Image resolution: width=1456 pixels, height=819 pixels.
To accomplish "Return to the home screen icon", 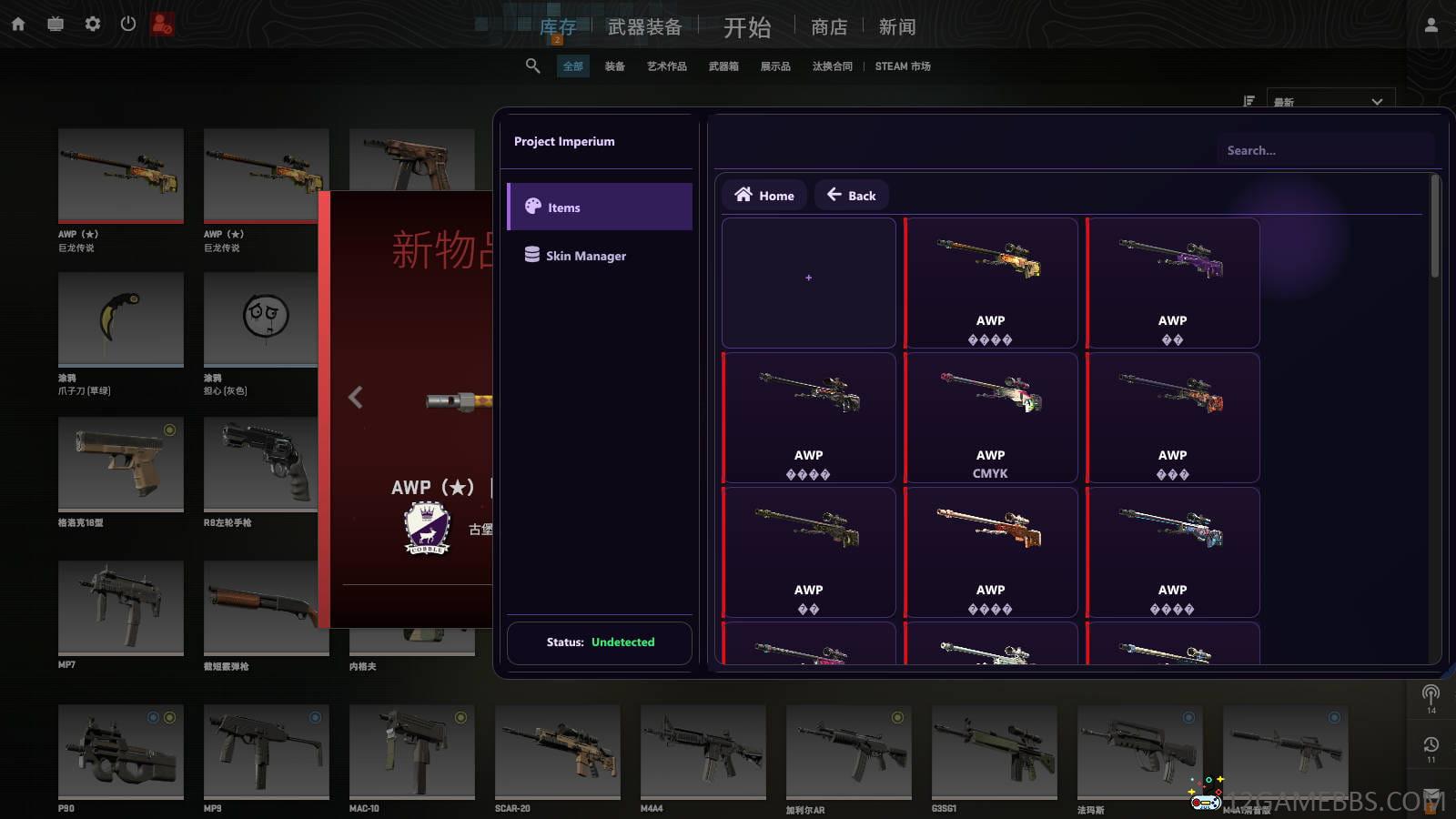I will [x=18, y=25].
